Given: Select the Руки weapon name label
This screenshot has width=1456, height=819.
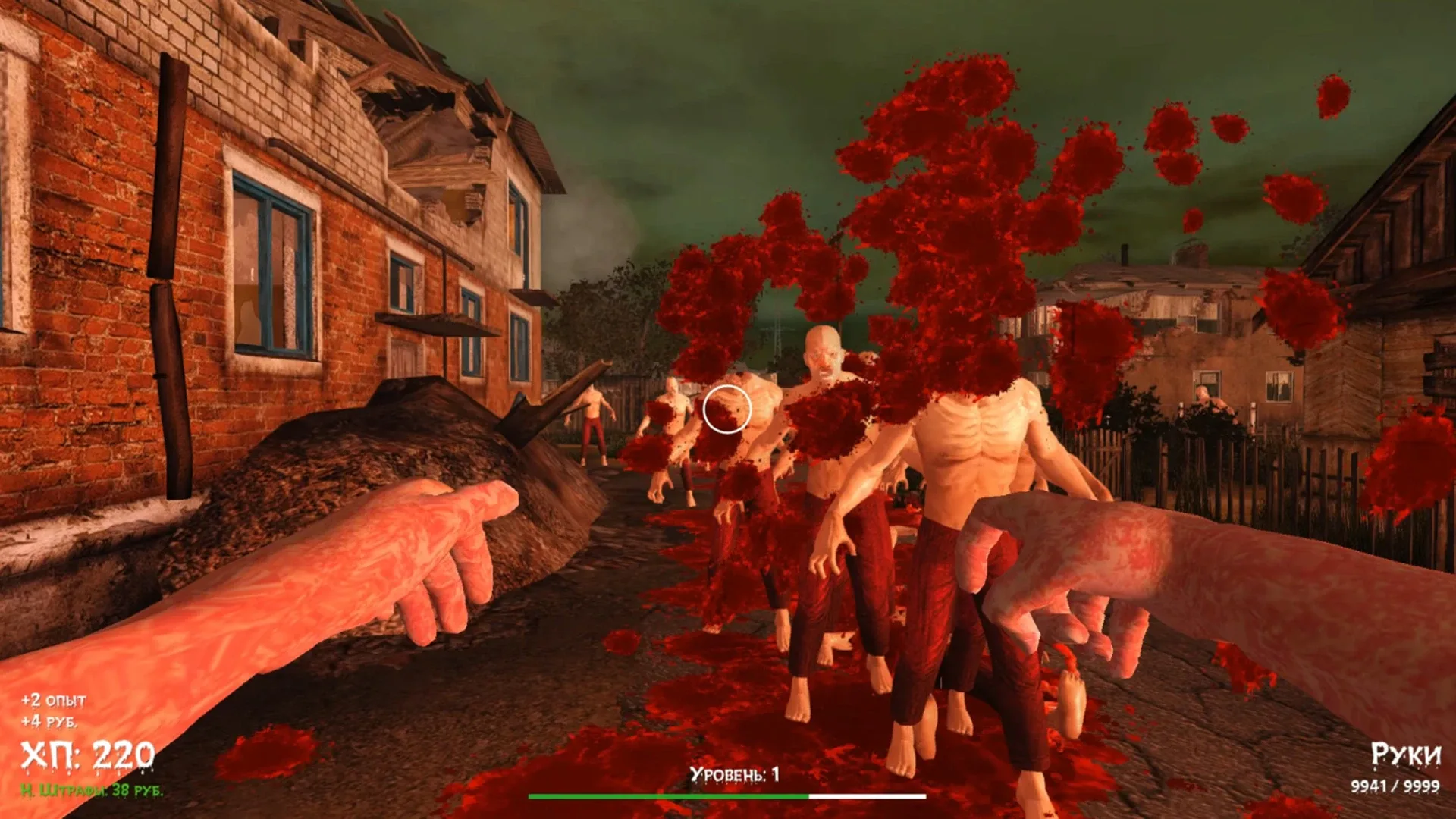Looking at the screenshot, I should (x=1407, y=753).
